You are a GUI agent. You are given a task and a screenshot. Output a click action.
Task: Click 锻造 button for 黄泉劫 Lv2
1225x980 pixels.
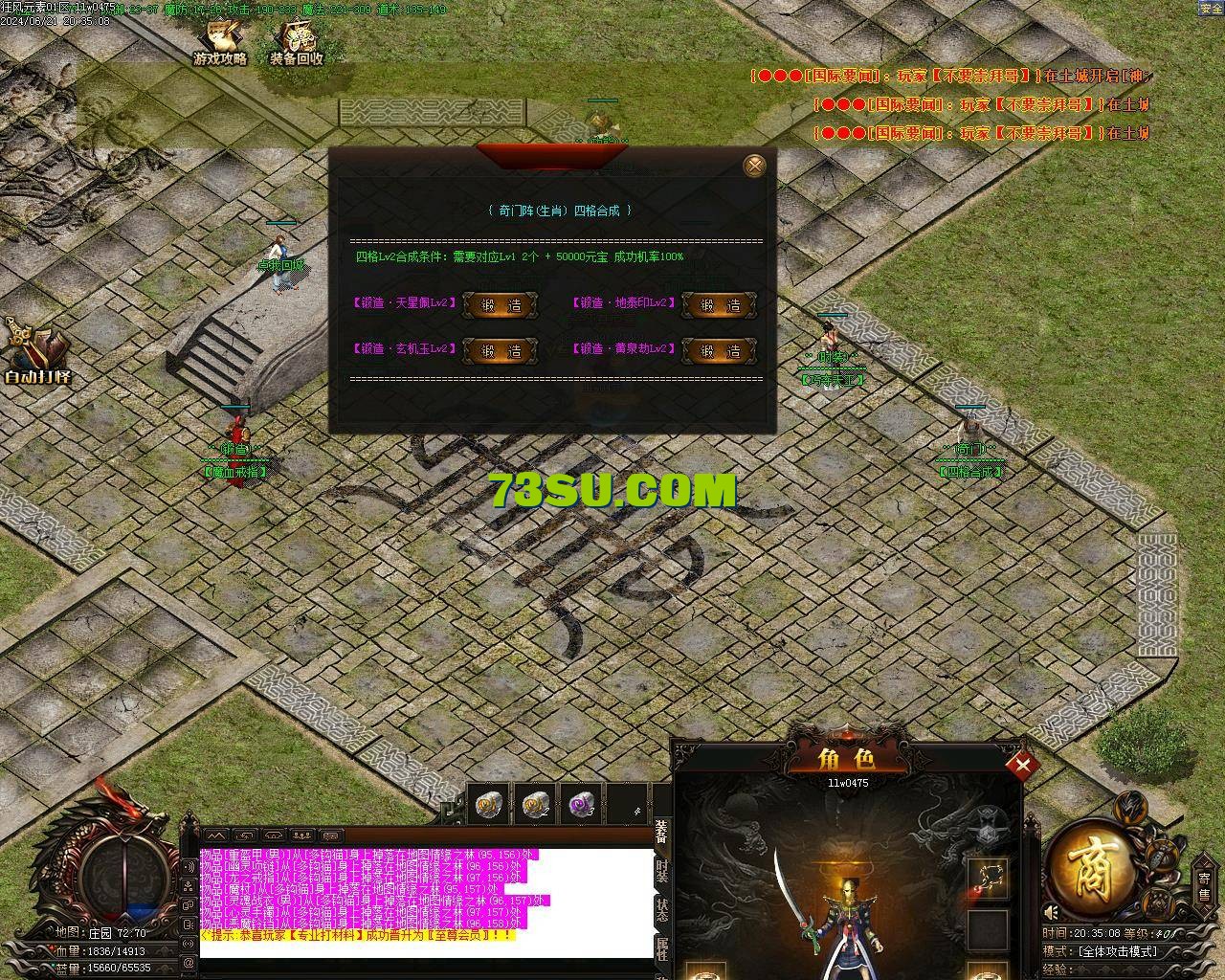(x=719, y=351)
